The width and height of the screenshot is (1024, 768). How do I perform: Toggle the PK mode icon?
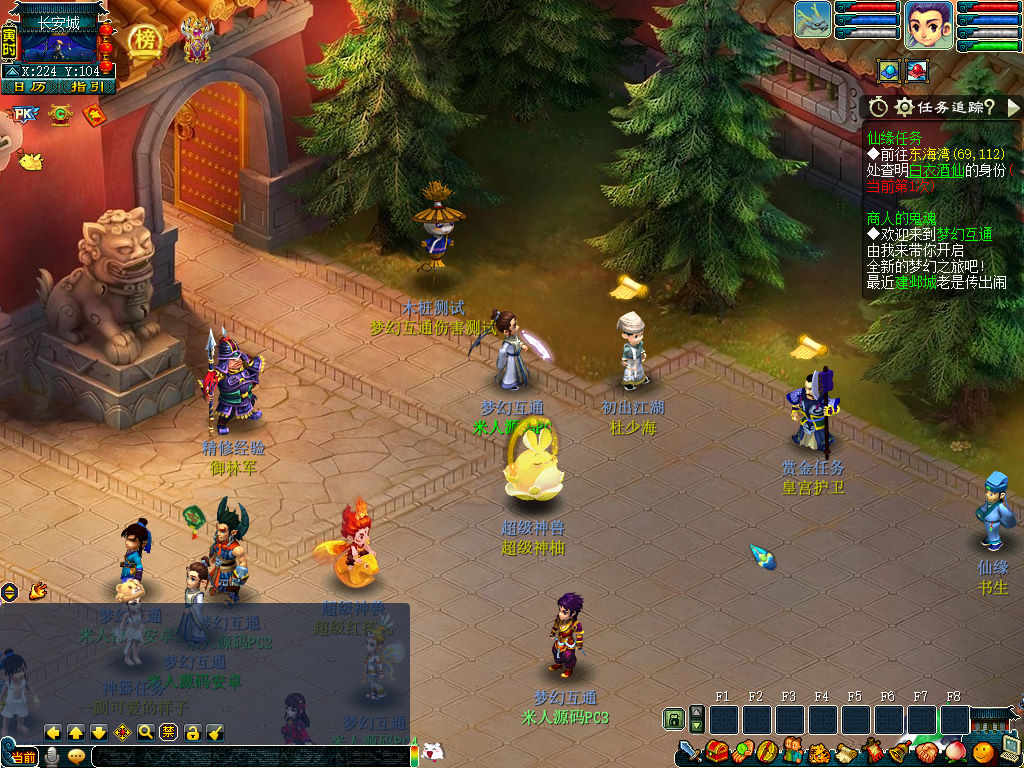[23, 116]
